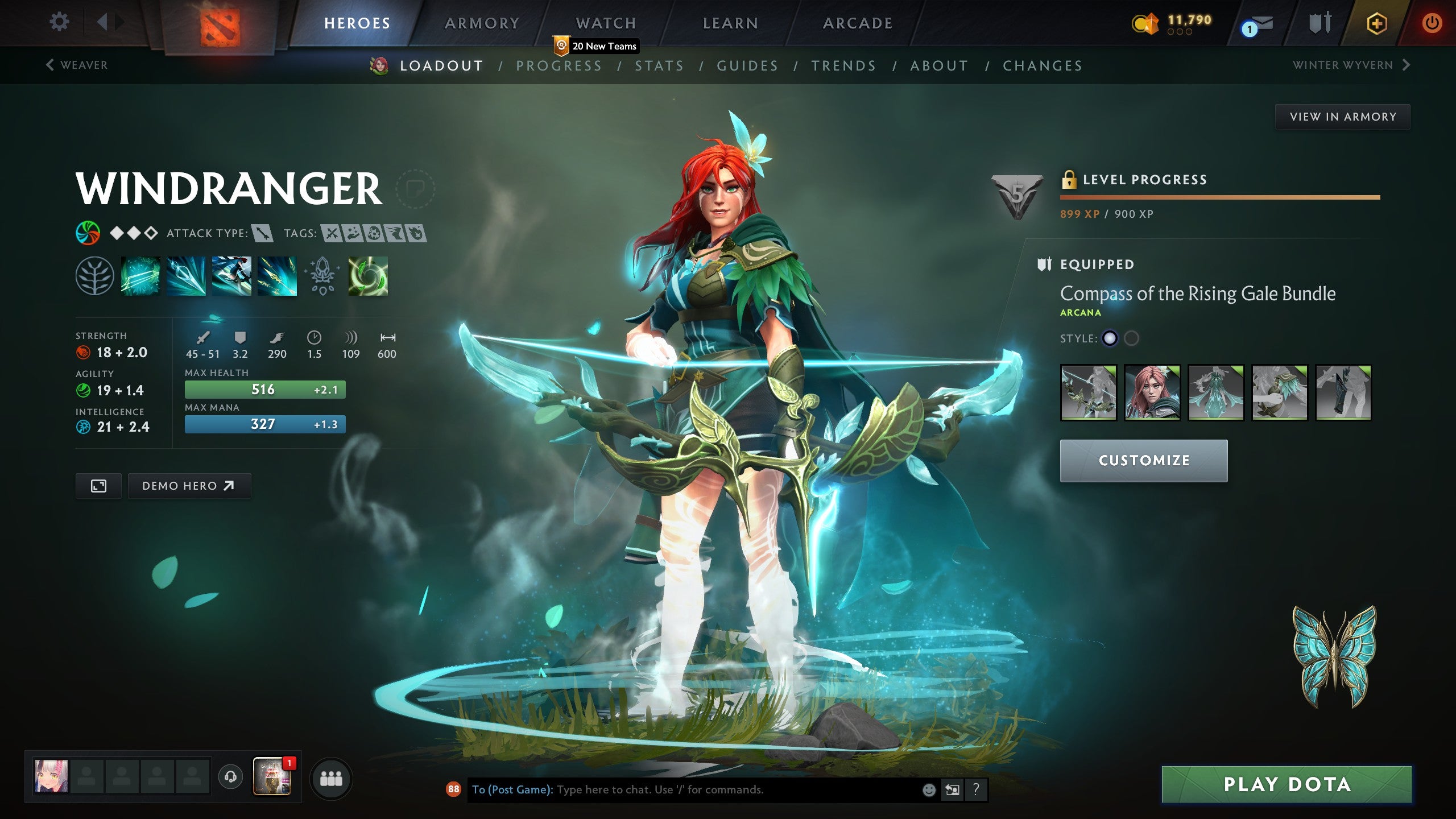Screen dimensions: 1456x819
Task: Go back to Weaver hero
Action: coord(77,65)
